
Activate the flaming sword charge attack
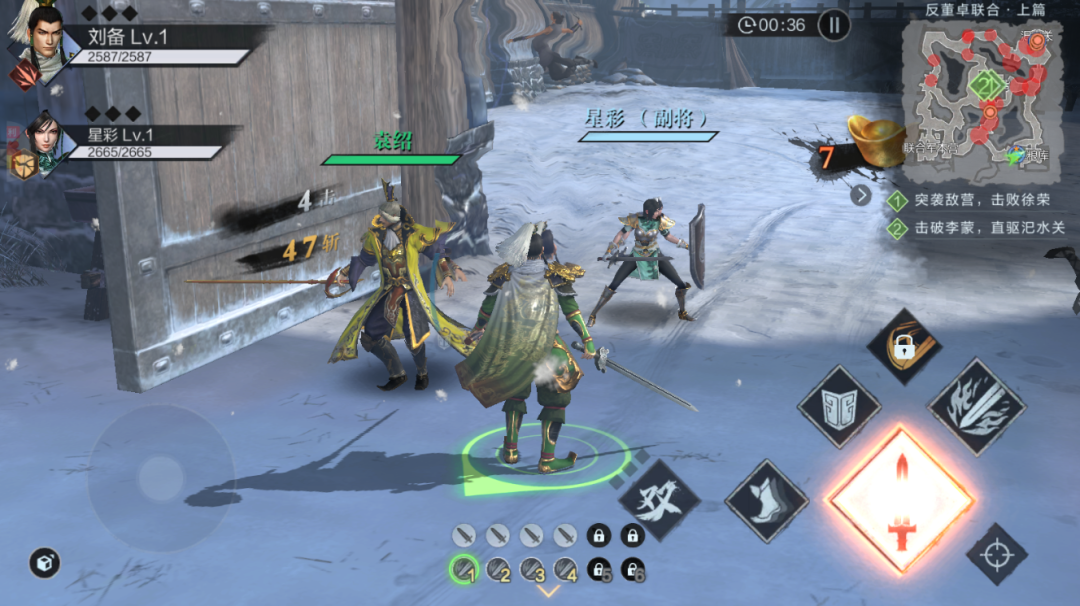(976, 407)
